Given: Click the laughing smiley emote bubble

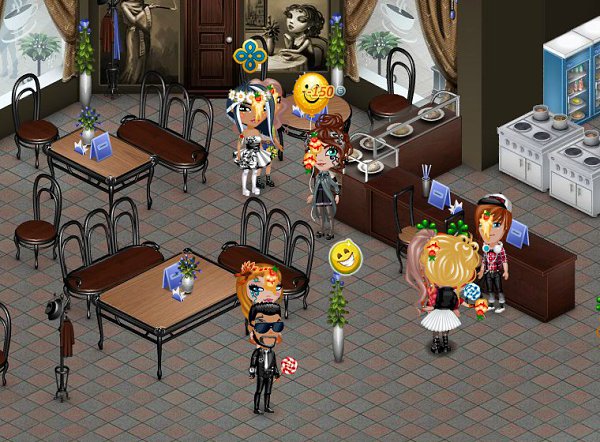Looking at the screenshot, I should click(x=345, y=257).
